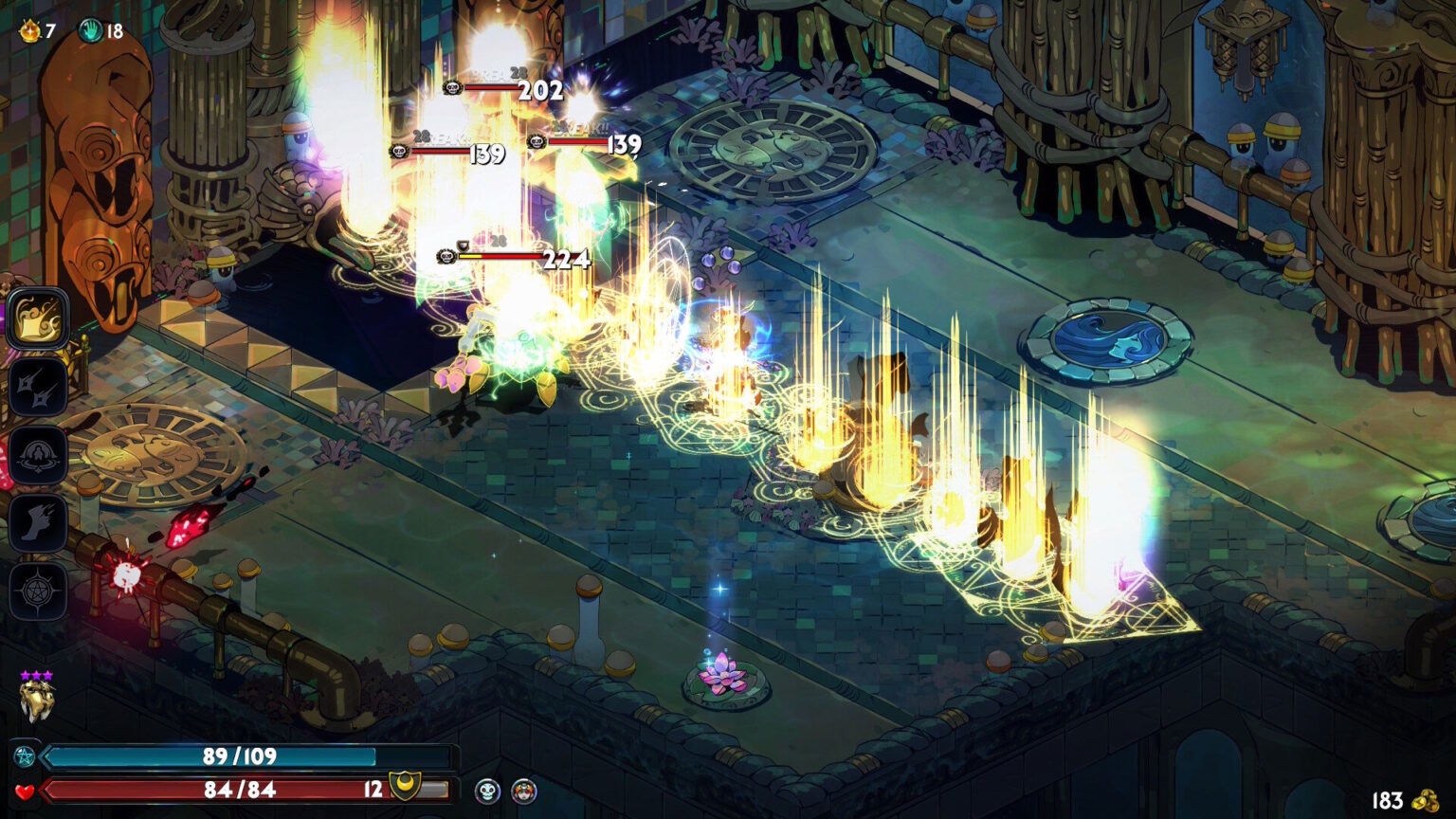
Task: Click the twin blades Special ability icon
Action: click(38, 387)
